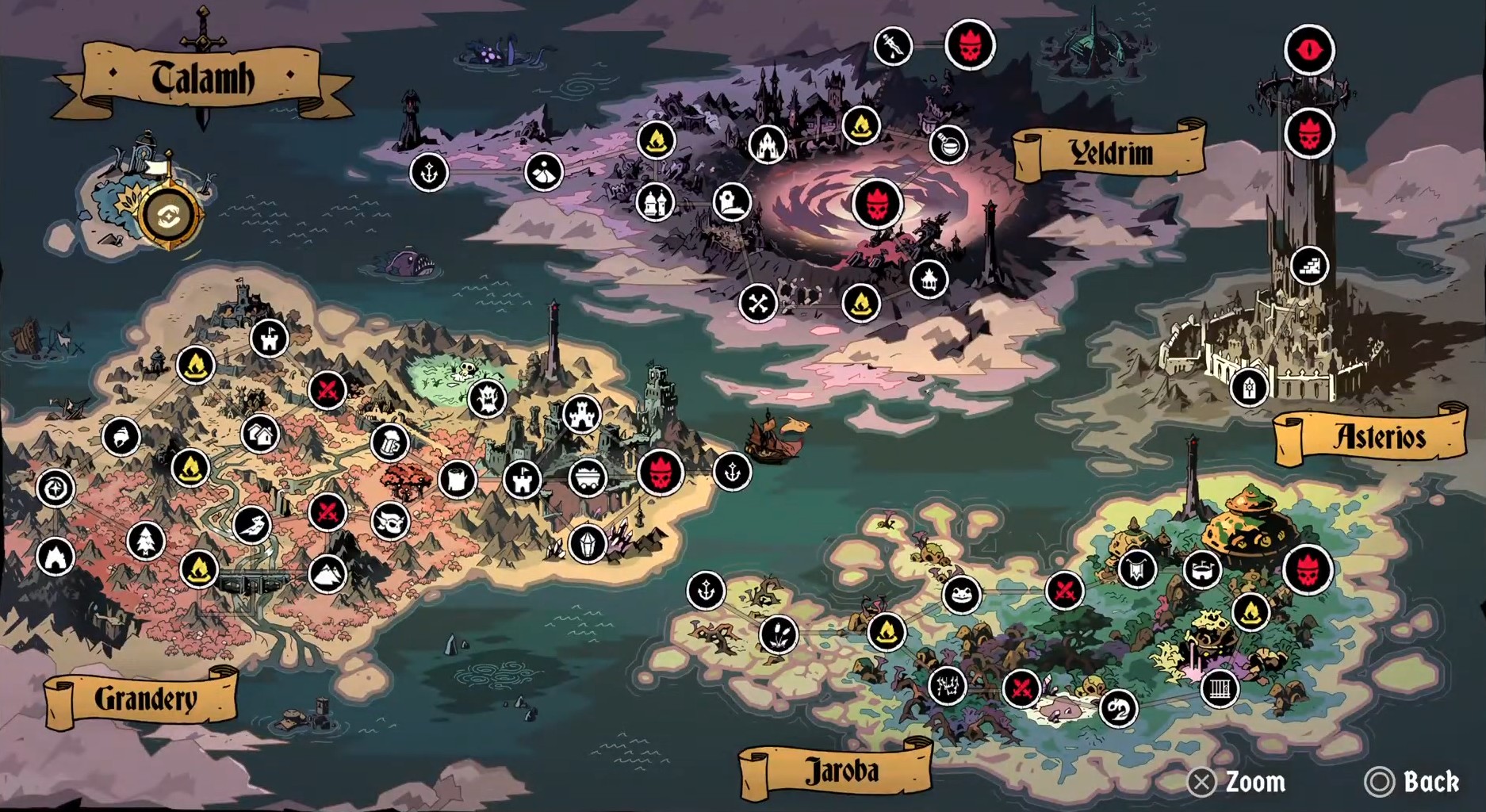The image size is (1486, 812).
Task: Choose the red eye node atop Asterios tower
Action: coord(1309,50)
